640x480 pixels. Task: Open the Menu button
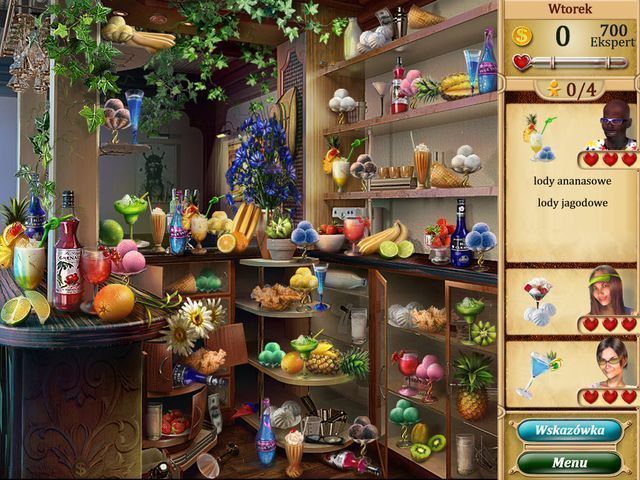pyautogui.click(x=569, y=463)
